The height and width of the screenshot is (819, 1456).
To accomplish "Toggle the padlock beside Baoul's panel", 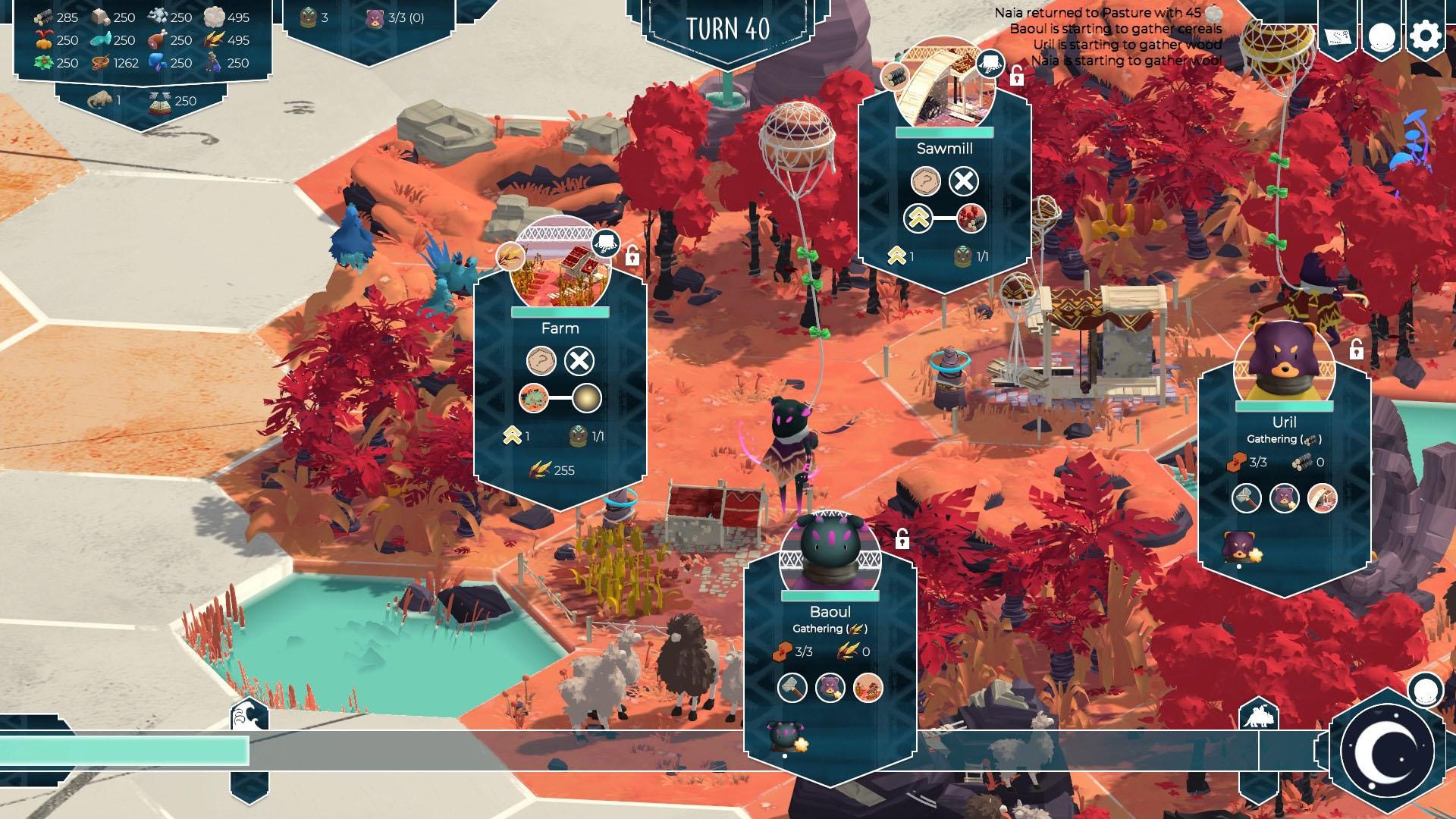I will point(902,539).
